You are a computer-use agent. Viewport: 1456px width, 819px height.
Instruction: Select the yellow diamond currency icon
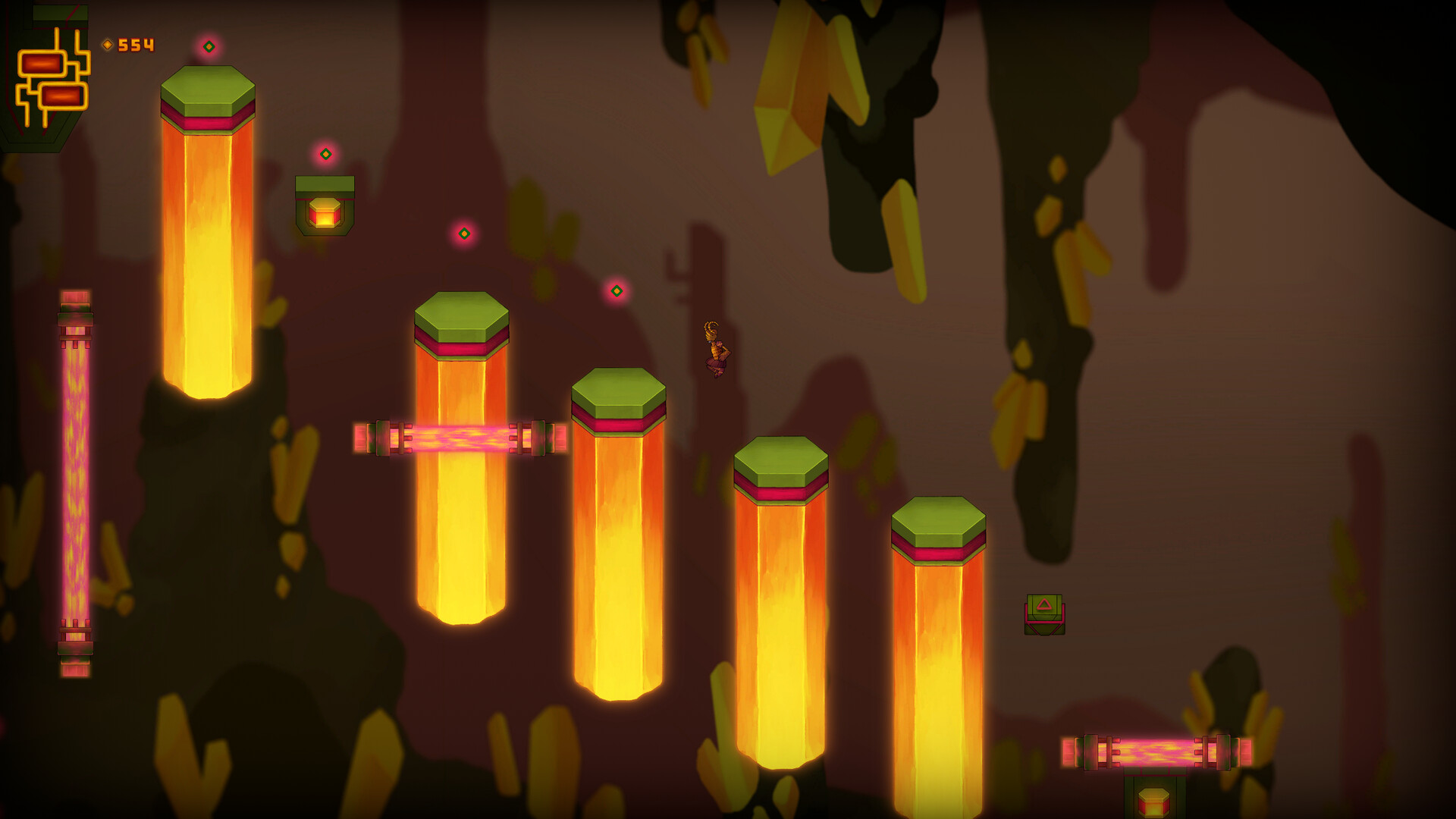[x=108, y=43]
